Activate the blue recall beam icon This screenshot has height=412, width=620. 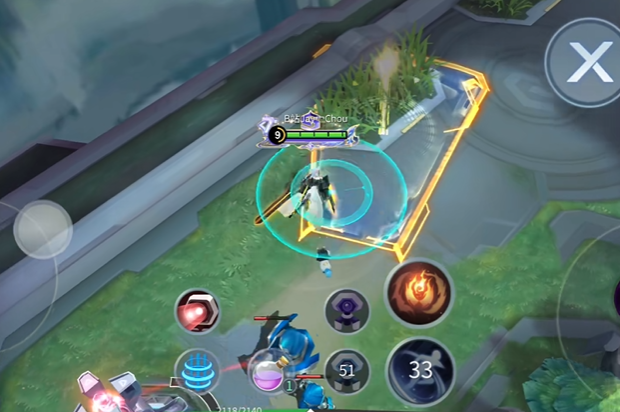pos(197,370)
